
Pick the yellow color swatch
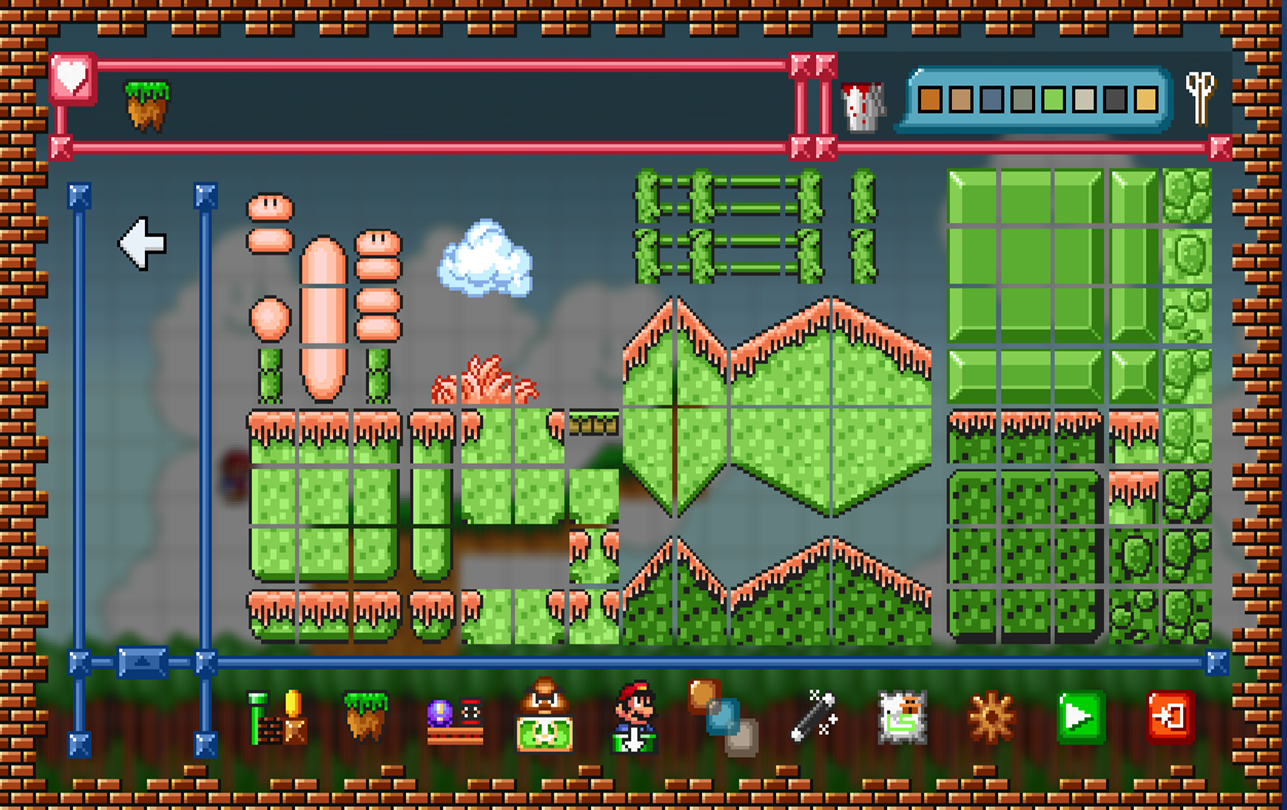click(x=1146, y=99)
